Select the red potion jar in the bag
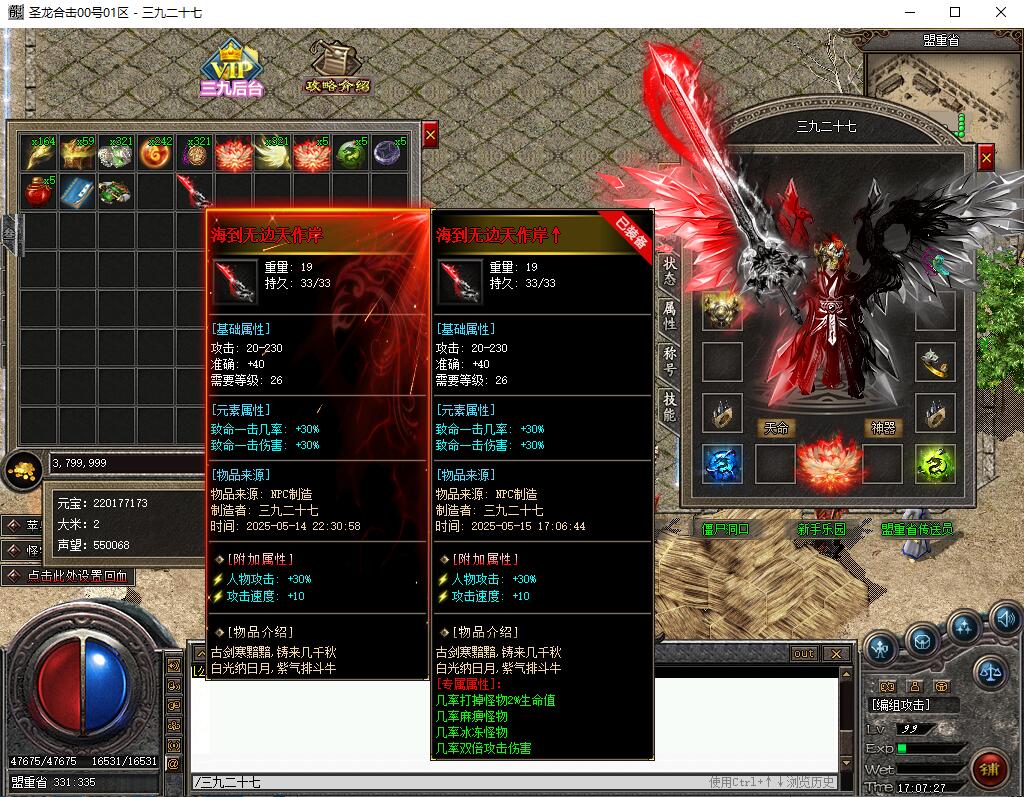Screen dimensions: 1024x797 click(39, 190)
